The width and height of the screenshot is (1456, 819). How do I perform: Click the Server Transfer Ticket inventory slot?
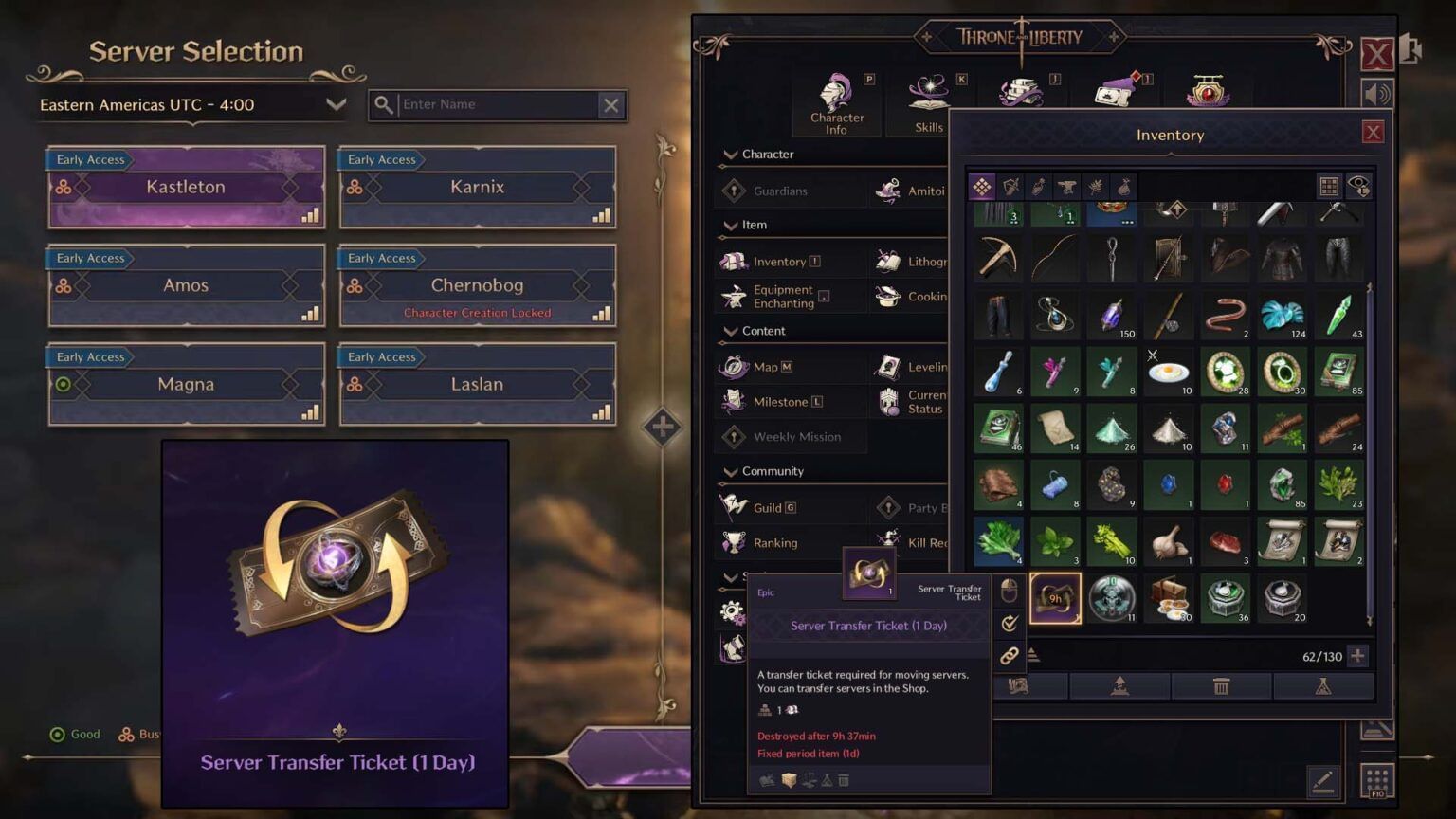(1055, 597)
